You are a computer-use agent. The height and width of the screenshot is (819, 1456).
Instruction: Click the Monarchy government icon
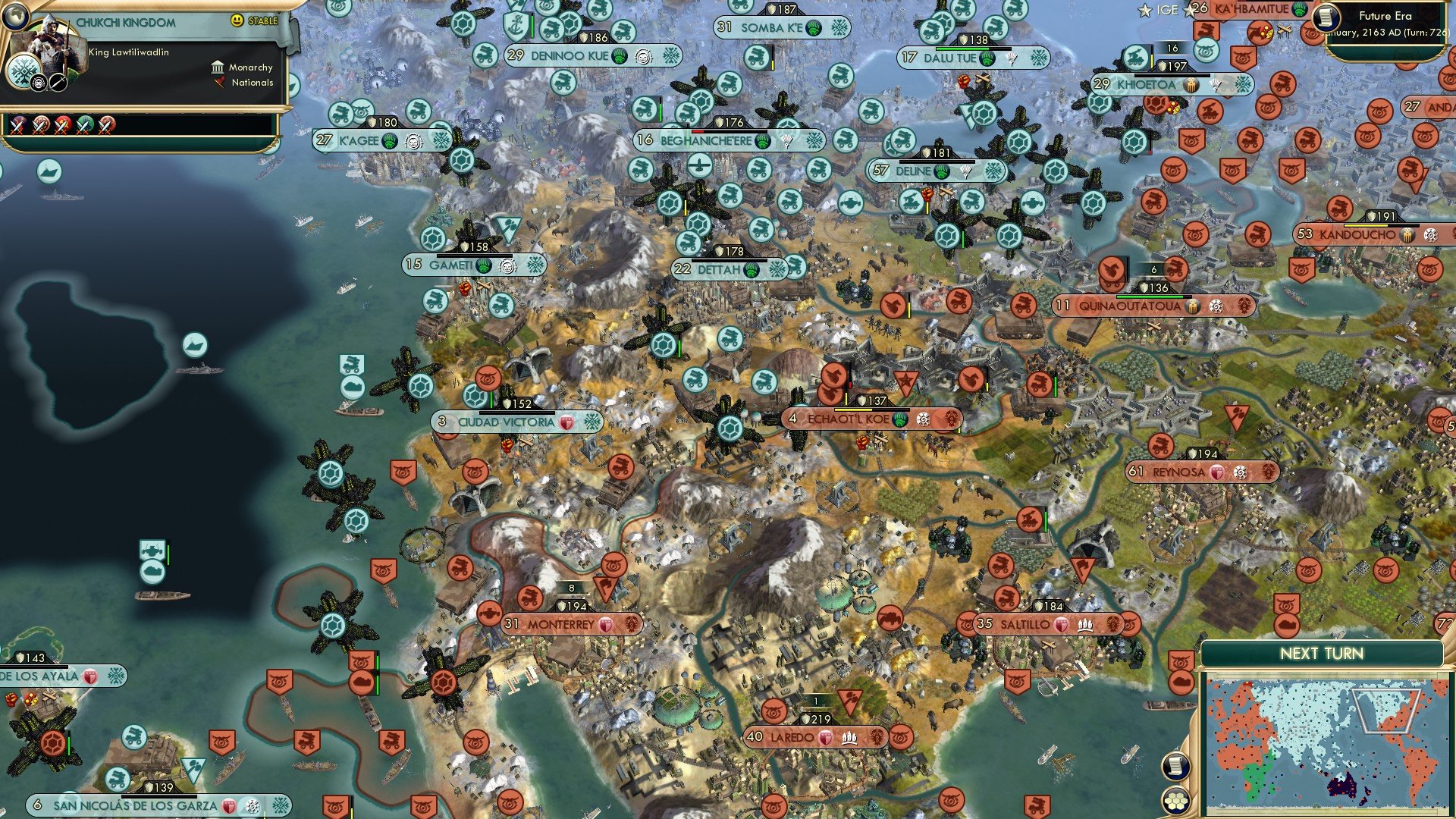pos(218,67)
